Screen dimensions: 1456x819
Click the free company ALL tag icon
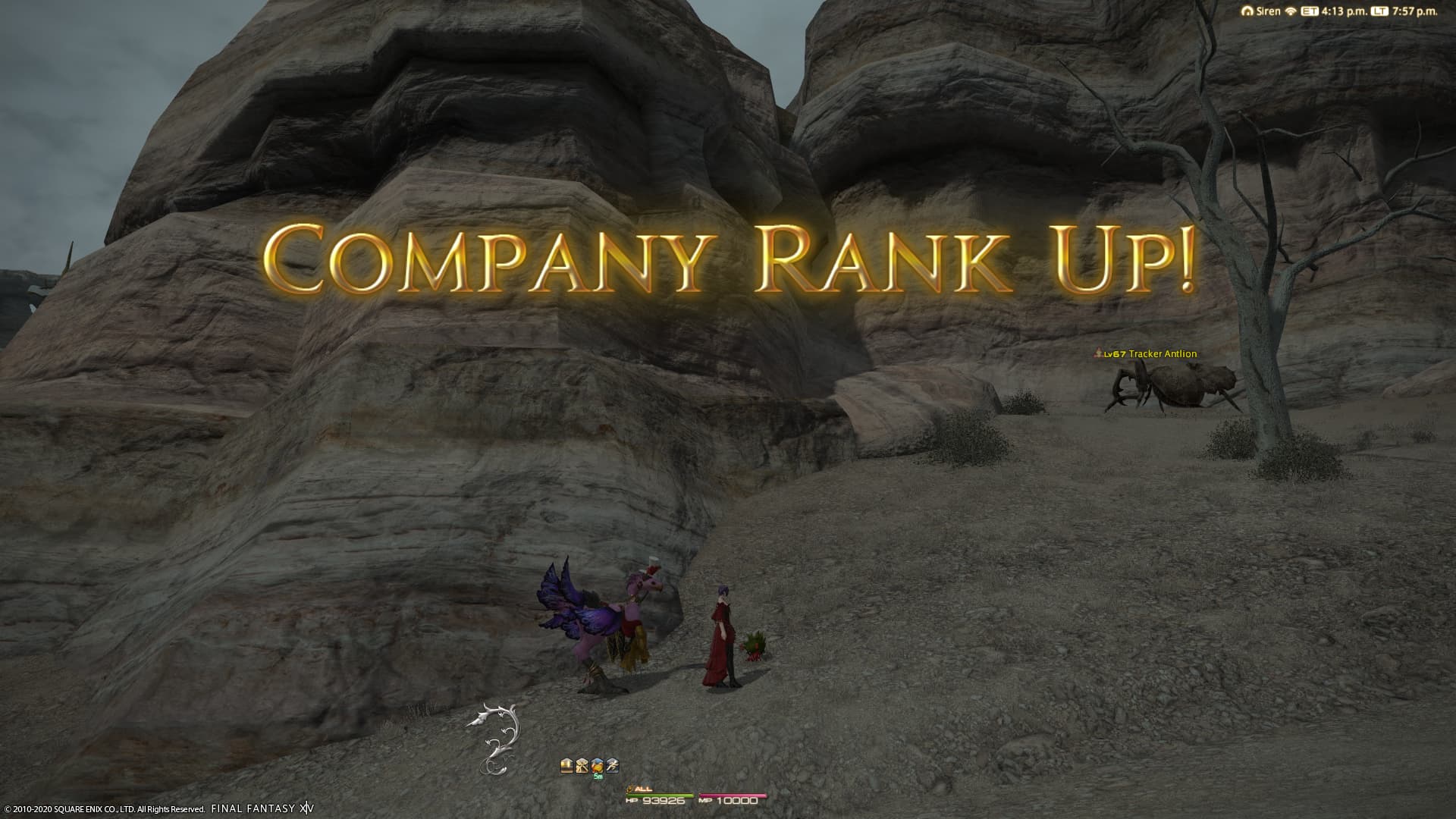630,789
